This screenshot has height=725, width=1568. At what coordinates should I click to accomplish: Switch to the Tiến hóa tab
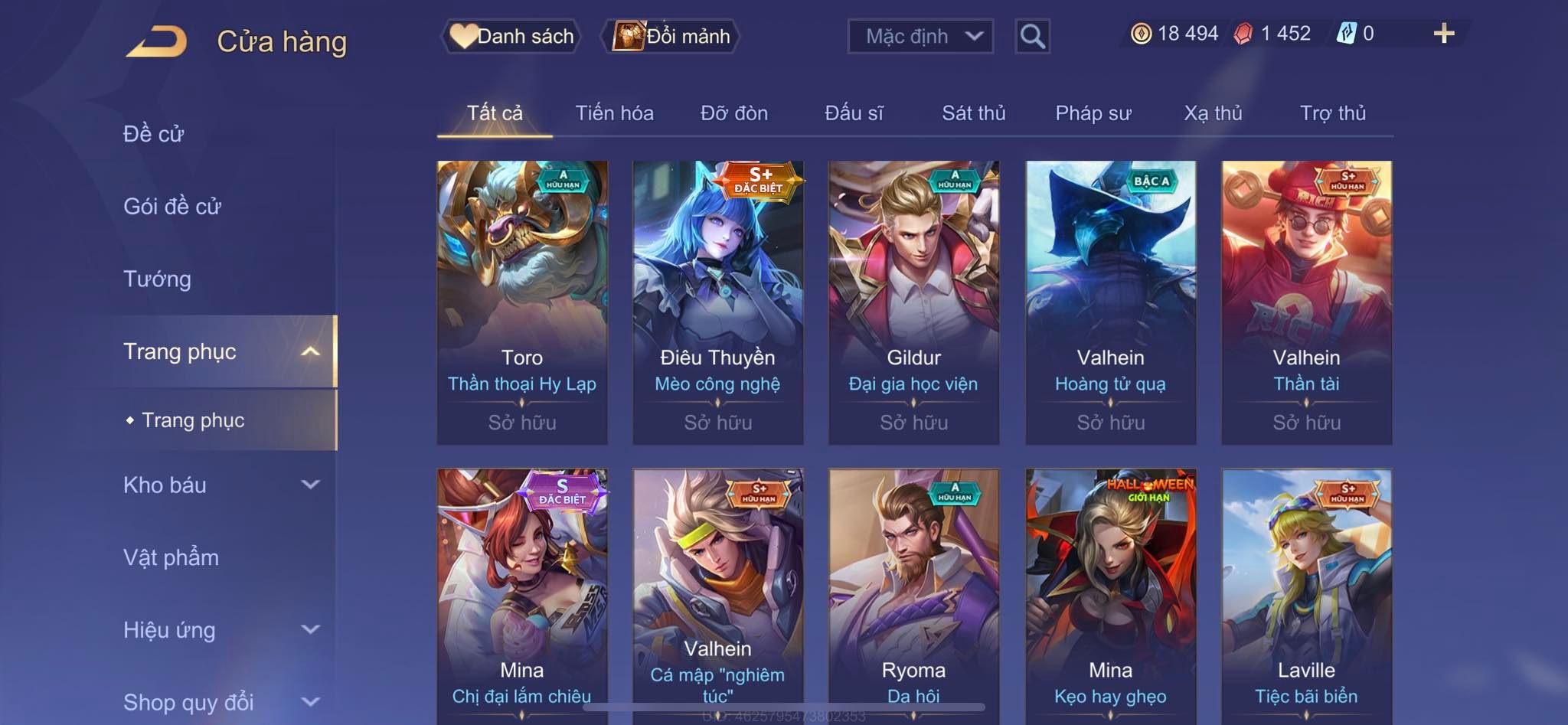point(614,113)
